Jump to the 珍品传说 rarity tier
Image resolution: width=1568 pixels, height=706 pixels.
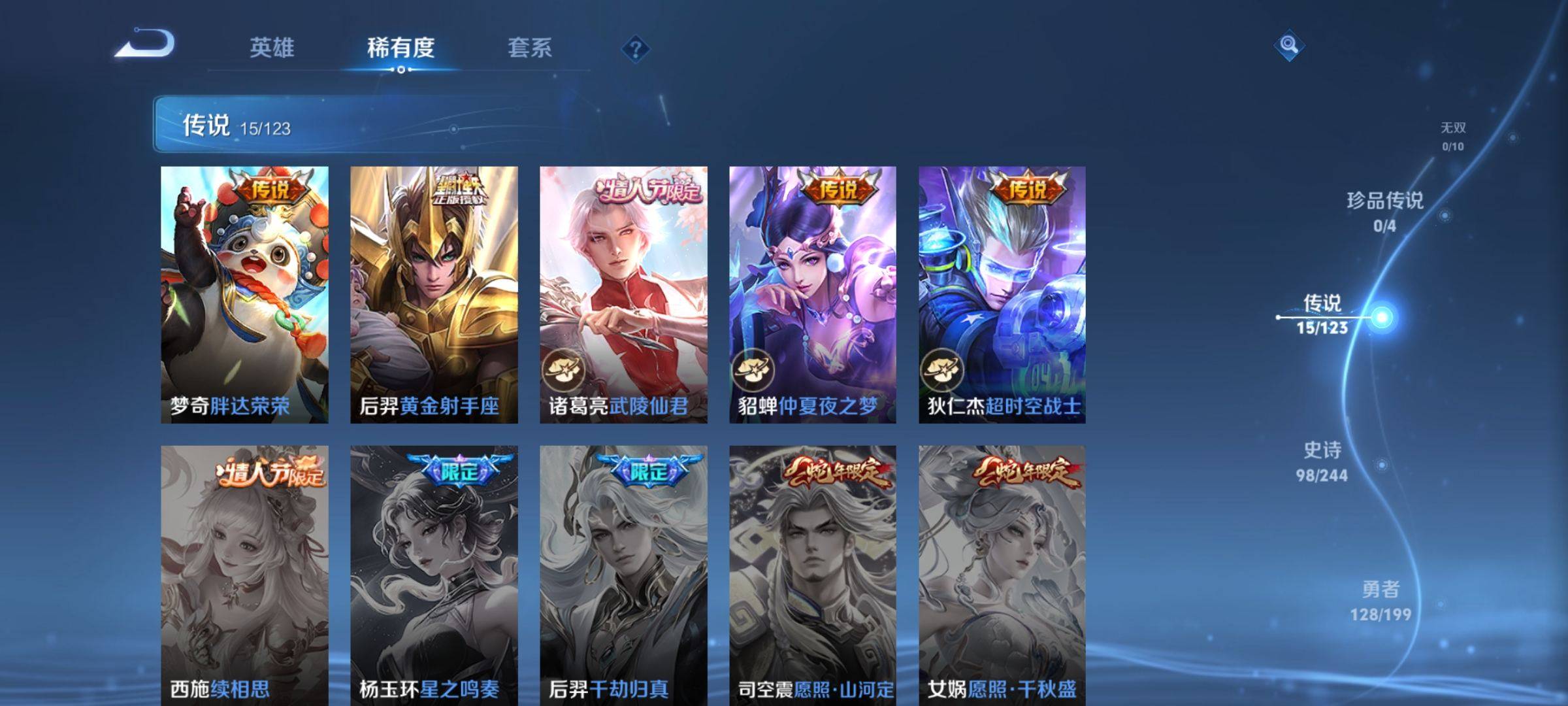pyautogui.click(x=1384, y=211)
